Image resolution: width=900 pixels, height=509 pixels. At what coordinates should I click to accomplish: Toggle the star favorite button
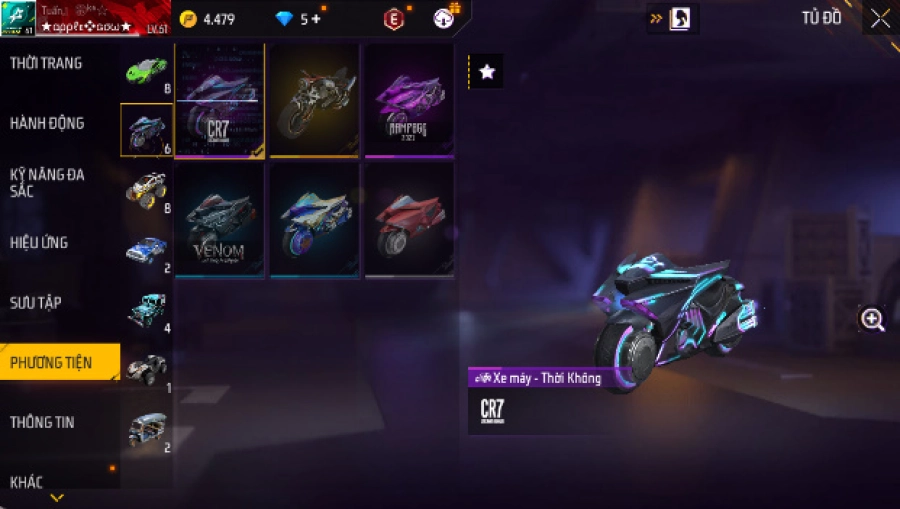coord(487,72)
